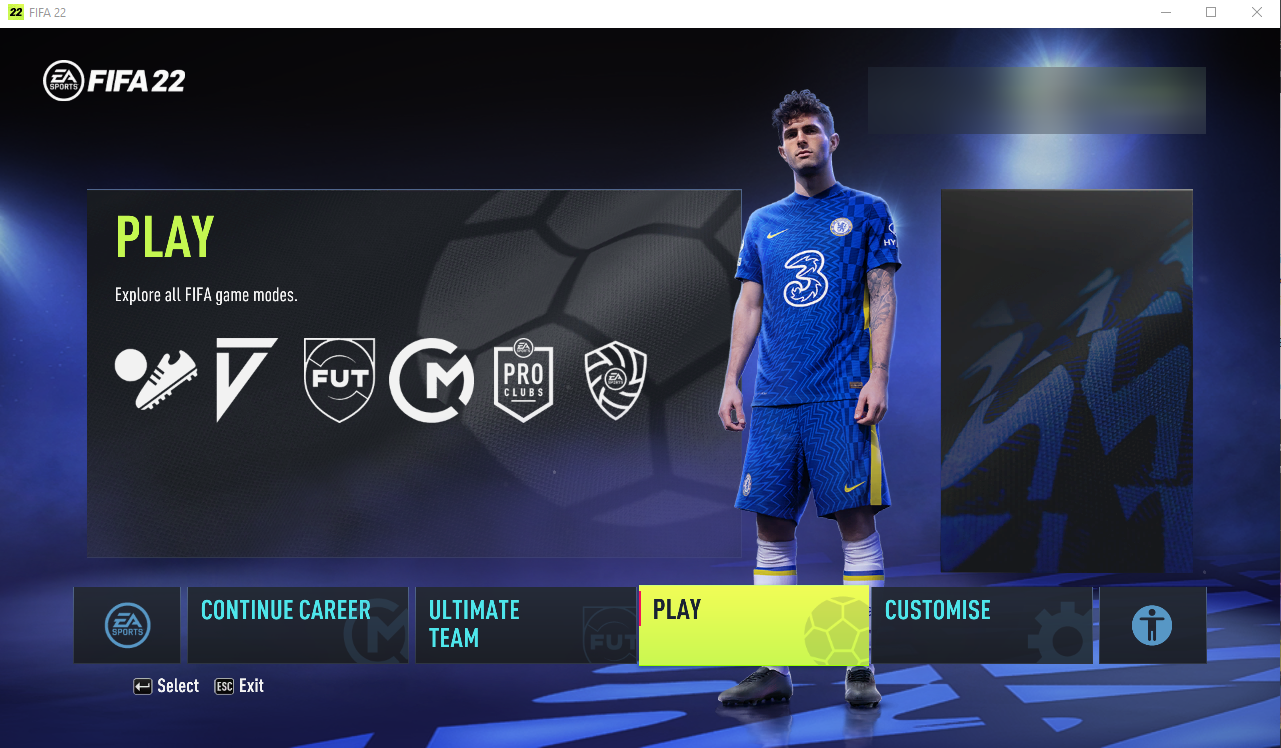Click the Select key prompt
1281x748 pixels.
[x=166, y=686]
